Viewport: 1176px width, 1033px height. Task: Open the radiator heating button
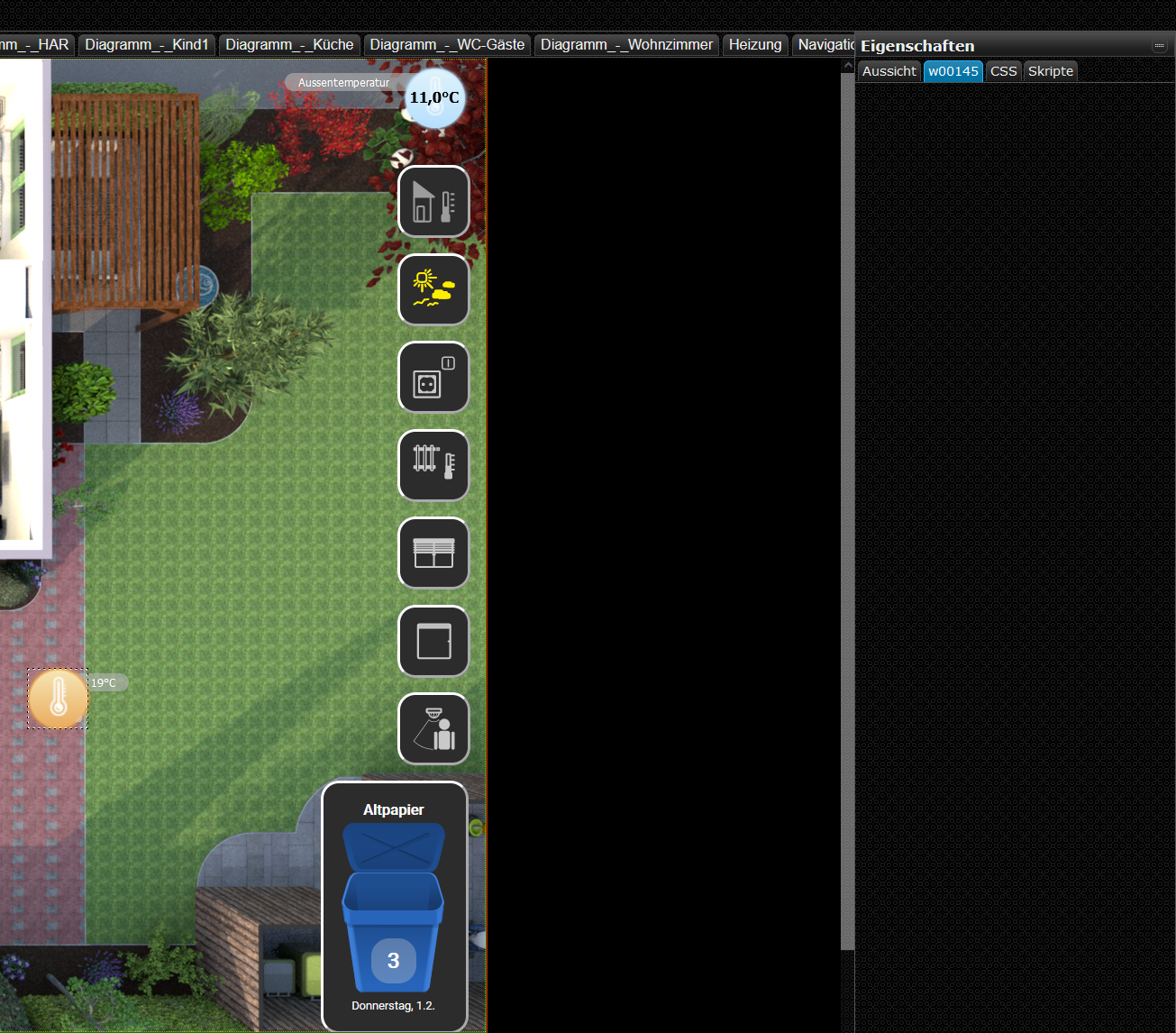[x=433, y=465]
